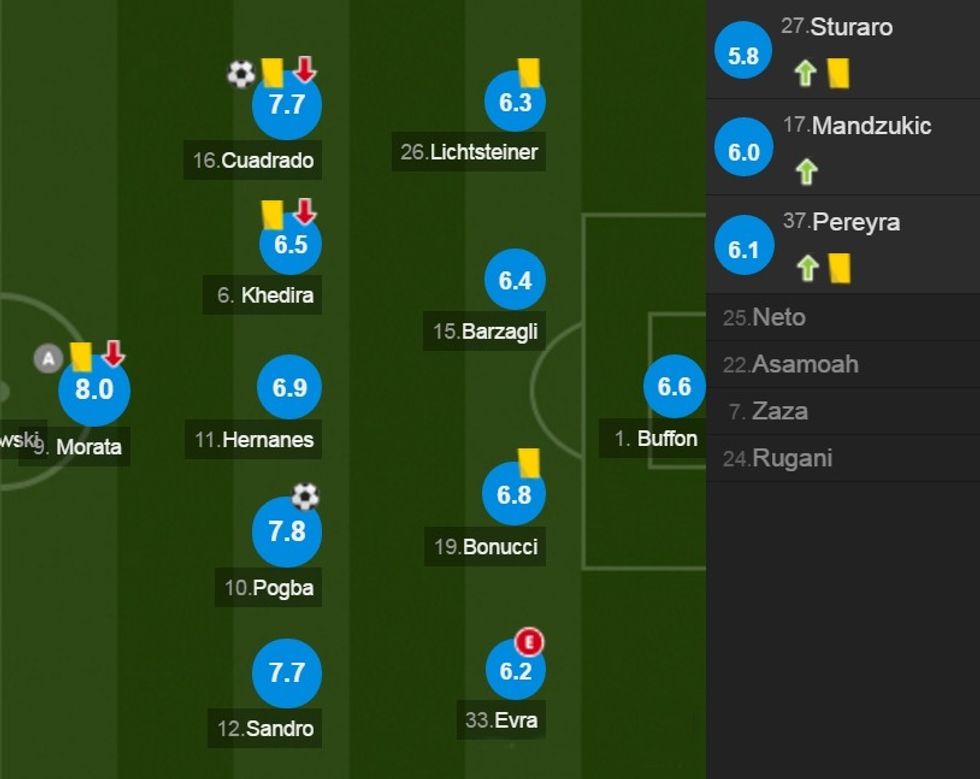
Task: Select Mandzukic in the substitutes list
Action: point(842,146)
